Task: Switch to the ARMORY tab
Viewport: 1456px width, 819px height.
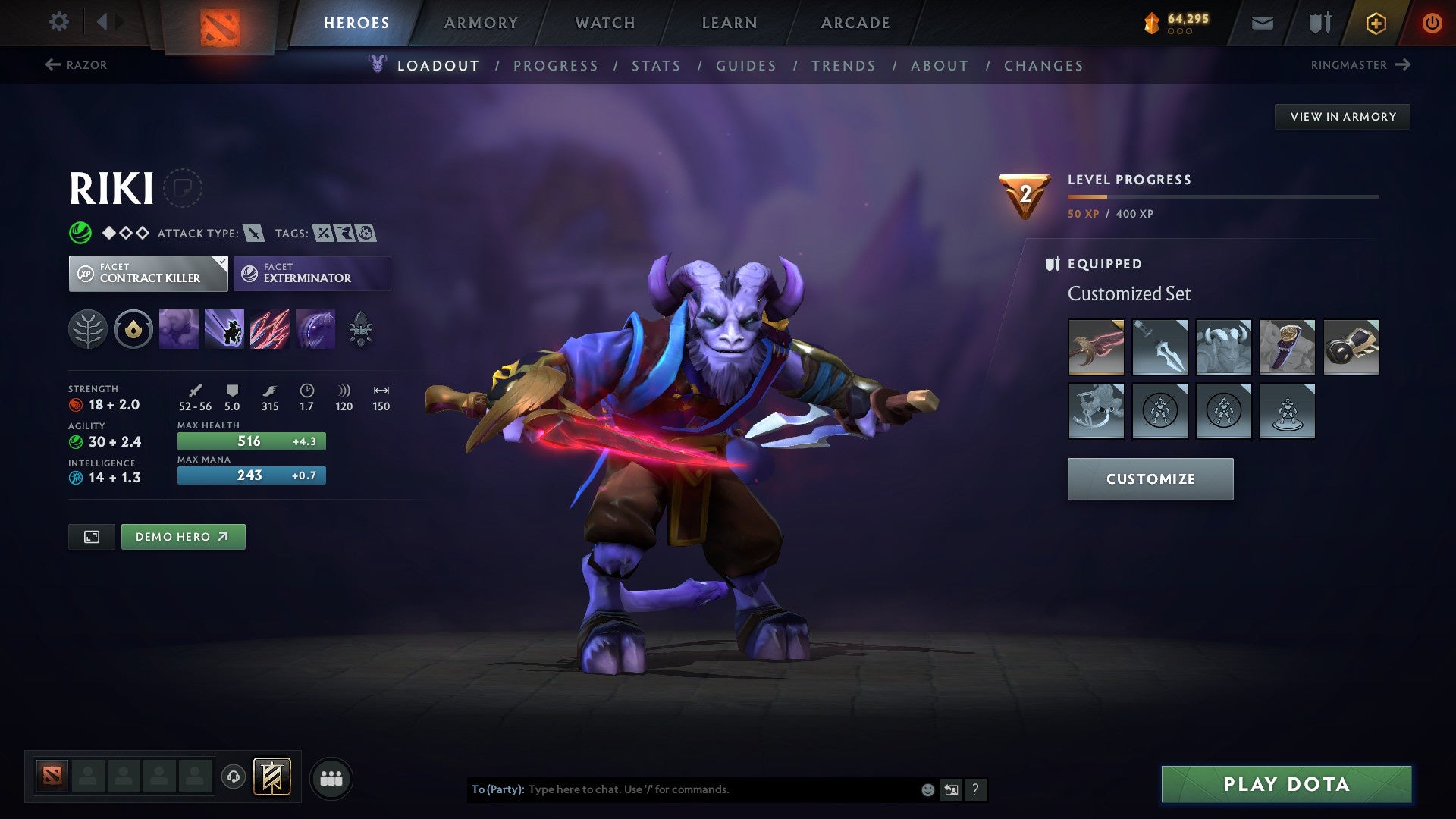Action: point(482,23)
